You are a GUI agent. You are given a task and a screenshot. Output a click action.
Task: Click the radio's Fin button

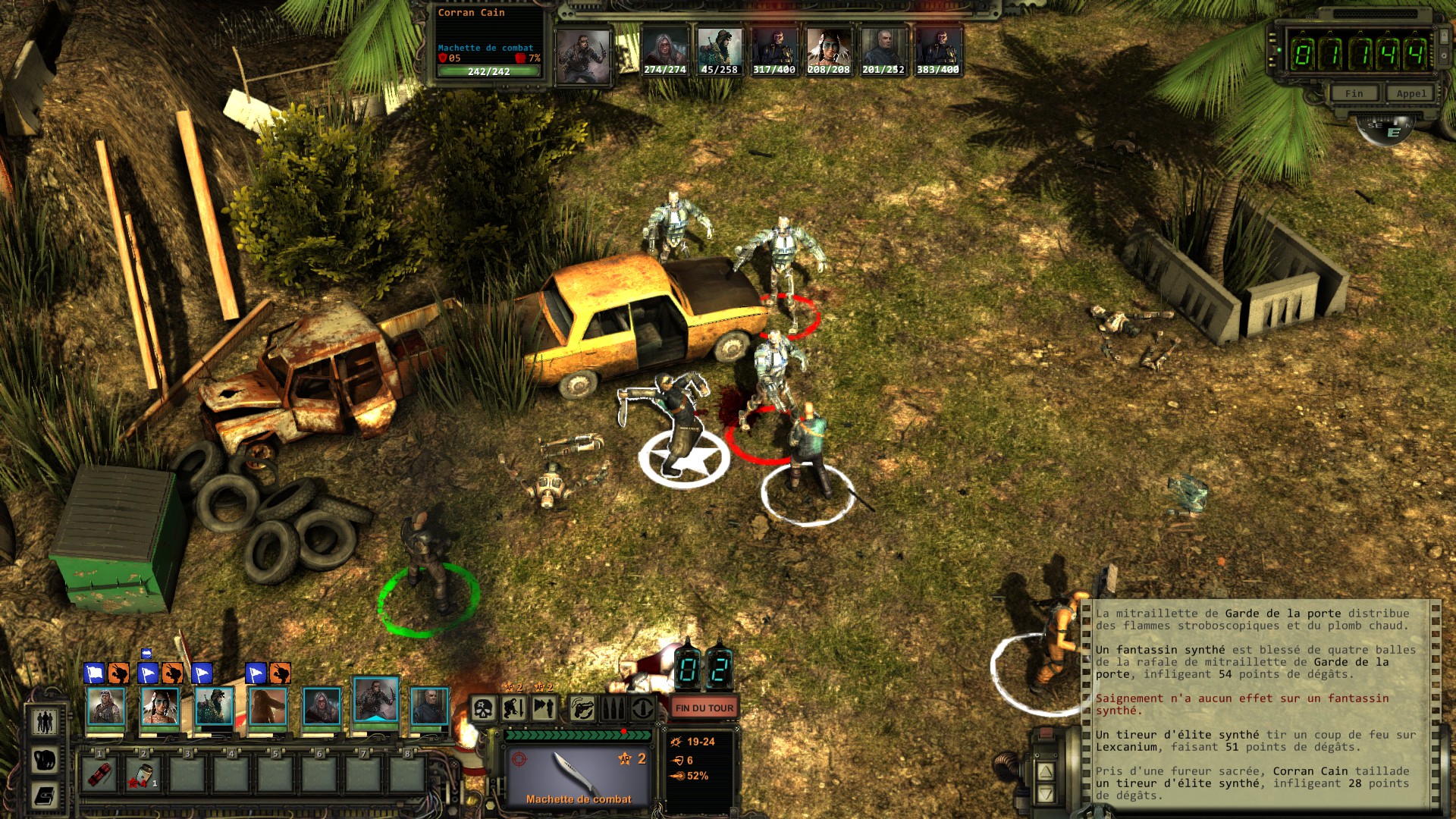point(1354,93)
